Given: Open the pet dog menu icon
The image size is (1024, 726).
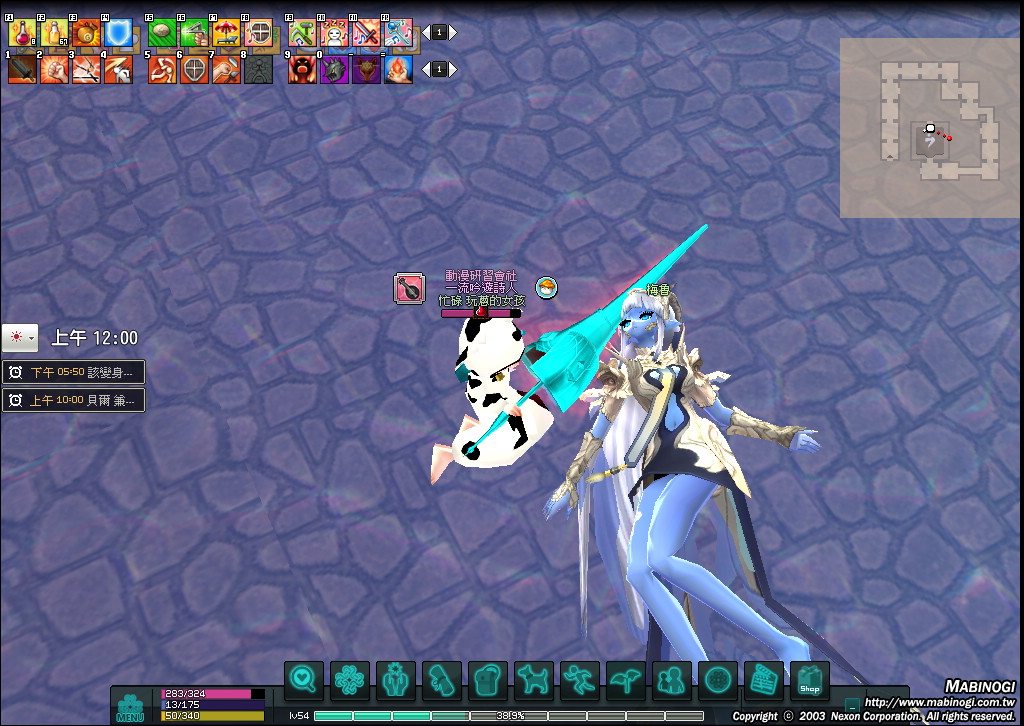Looking at the screenshot, I should 534,681.
